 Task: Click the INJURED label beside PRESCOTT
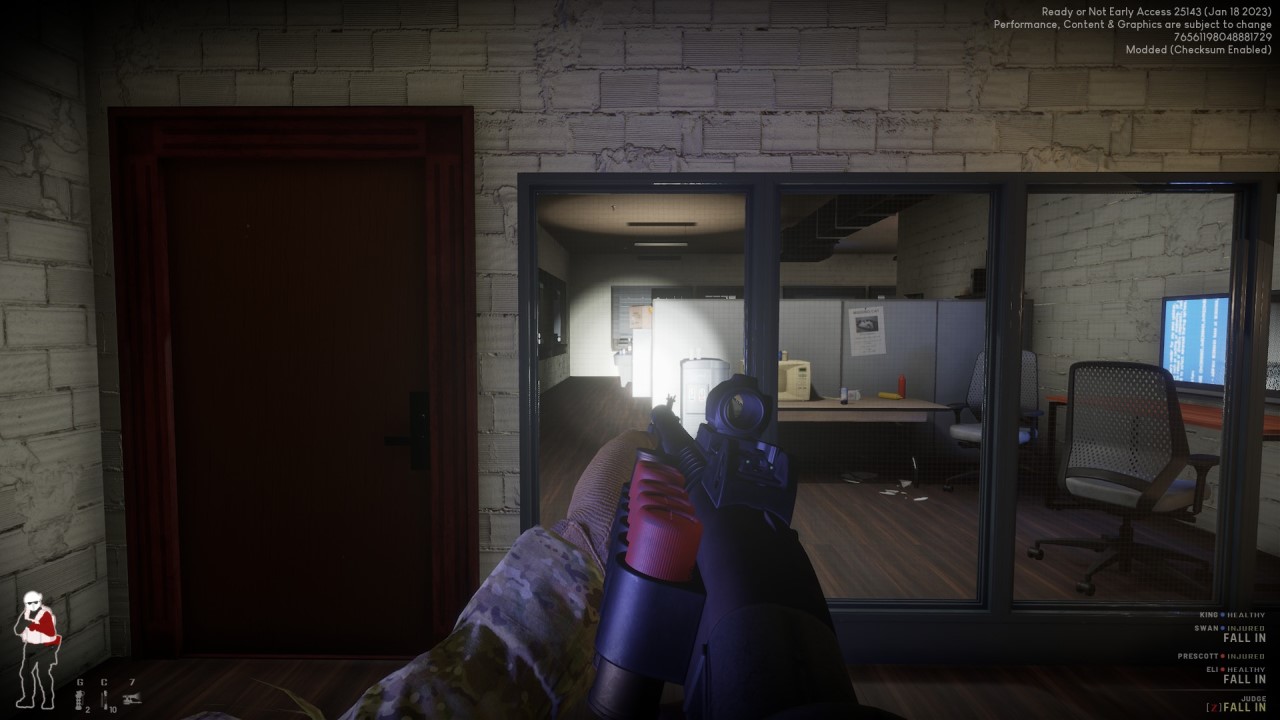(x=1245, y=656)
